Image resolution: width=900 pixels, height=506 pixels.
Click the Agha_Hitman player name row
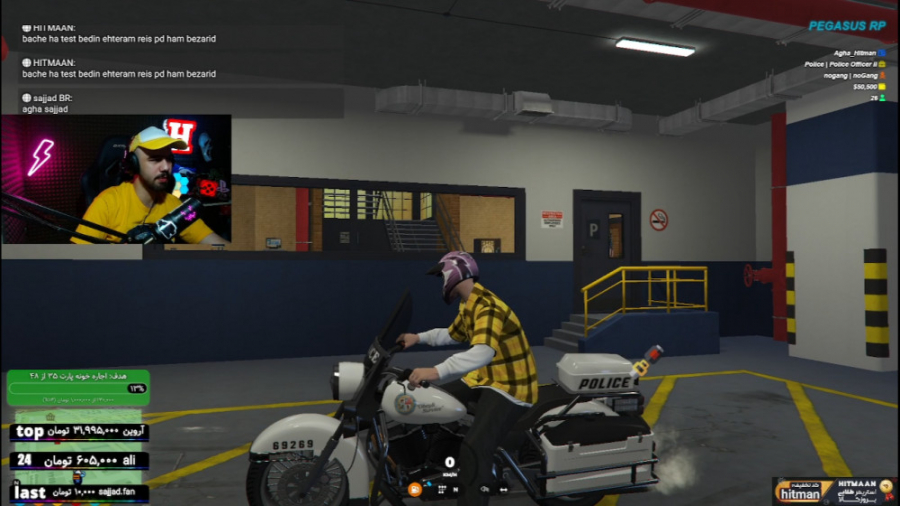click(857, 53)
